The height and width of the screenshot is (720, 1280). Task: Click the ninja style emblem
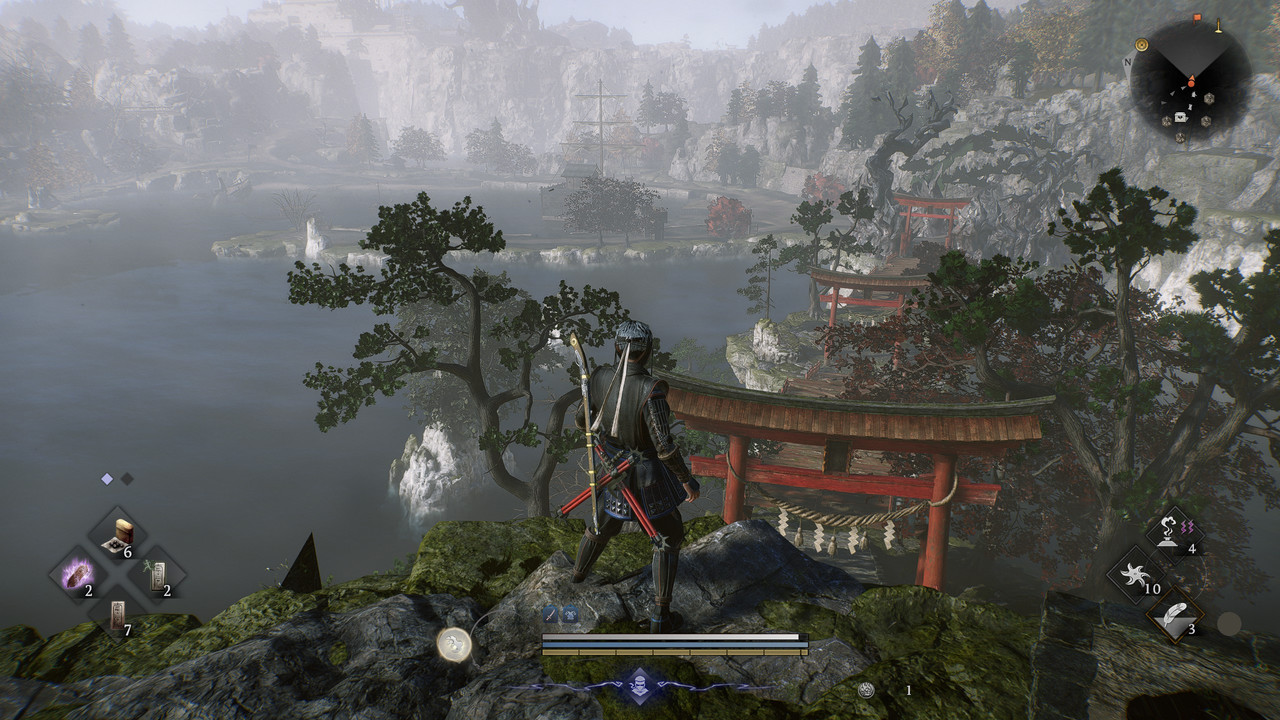[x=640, y=685]
